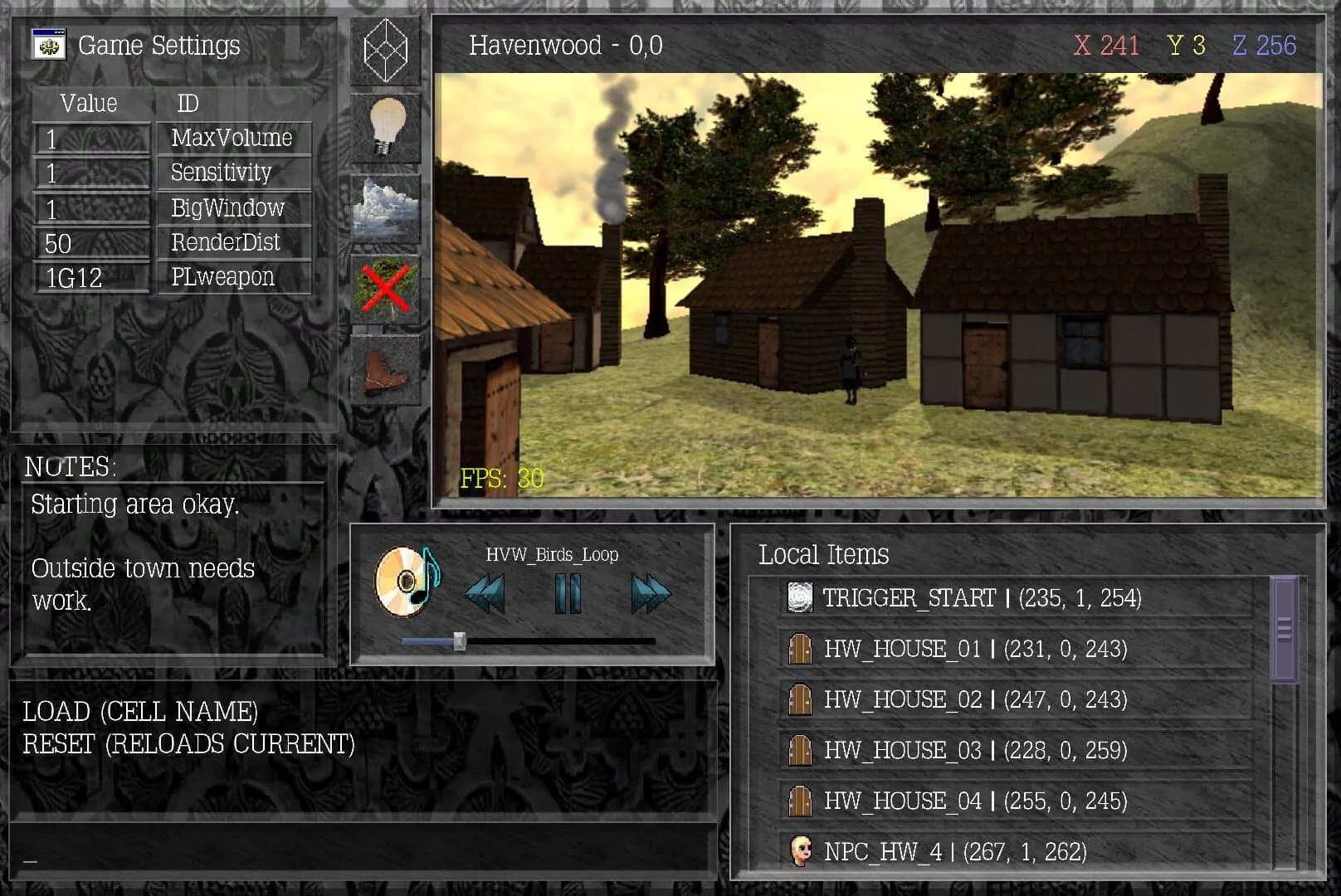Click the HW_HOUSE_02 door icon

[x=799, y=699]
